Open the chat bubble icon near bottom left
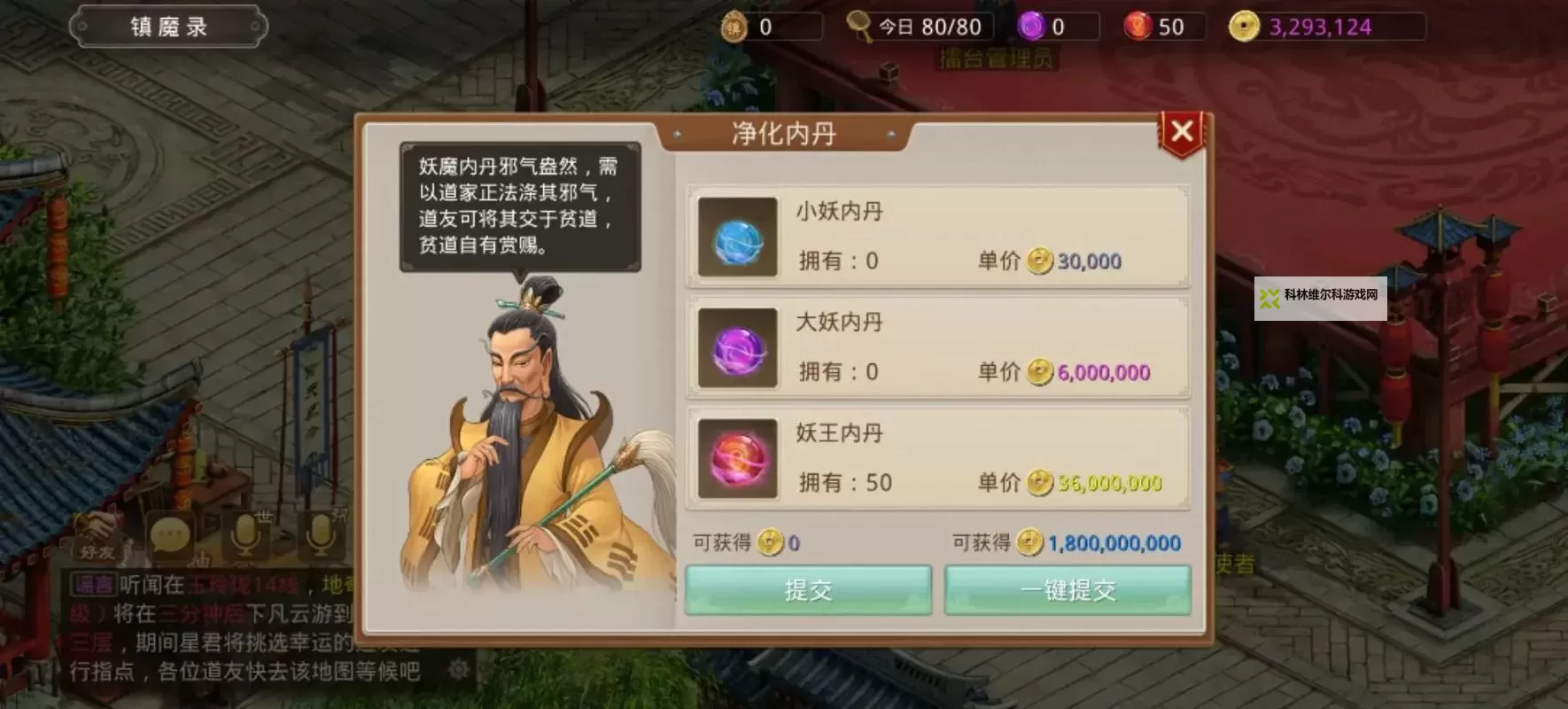The width and height of the screenshot is (1568, 709). point(170,535)
